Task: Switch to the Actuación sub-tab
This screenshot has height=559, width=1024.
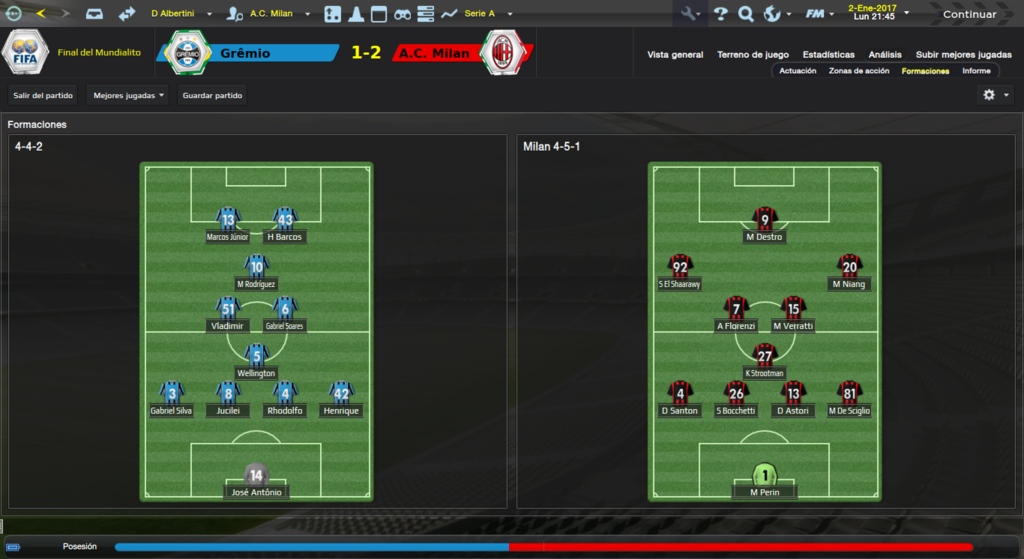Action: pos(798,71)
